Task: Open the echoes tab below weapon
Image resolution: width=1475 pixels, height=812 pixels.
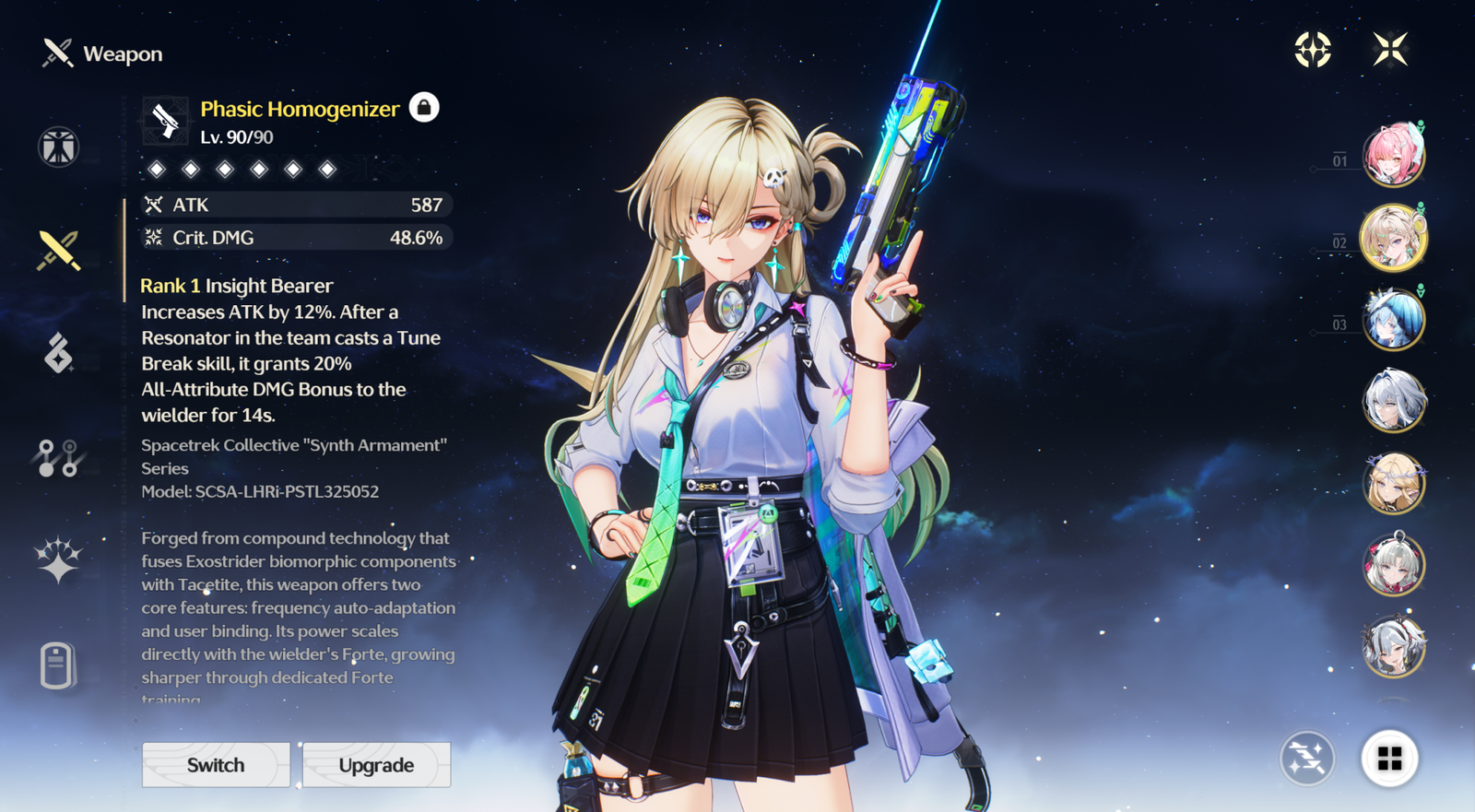Action: (x=58, y=353)
